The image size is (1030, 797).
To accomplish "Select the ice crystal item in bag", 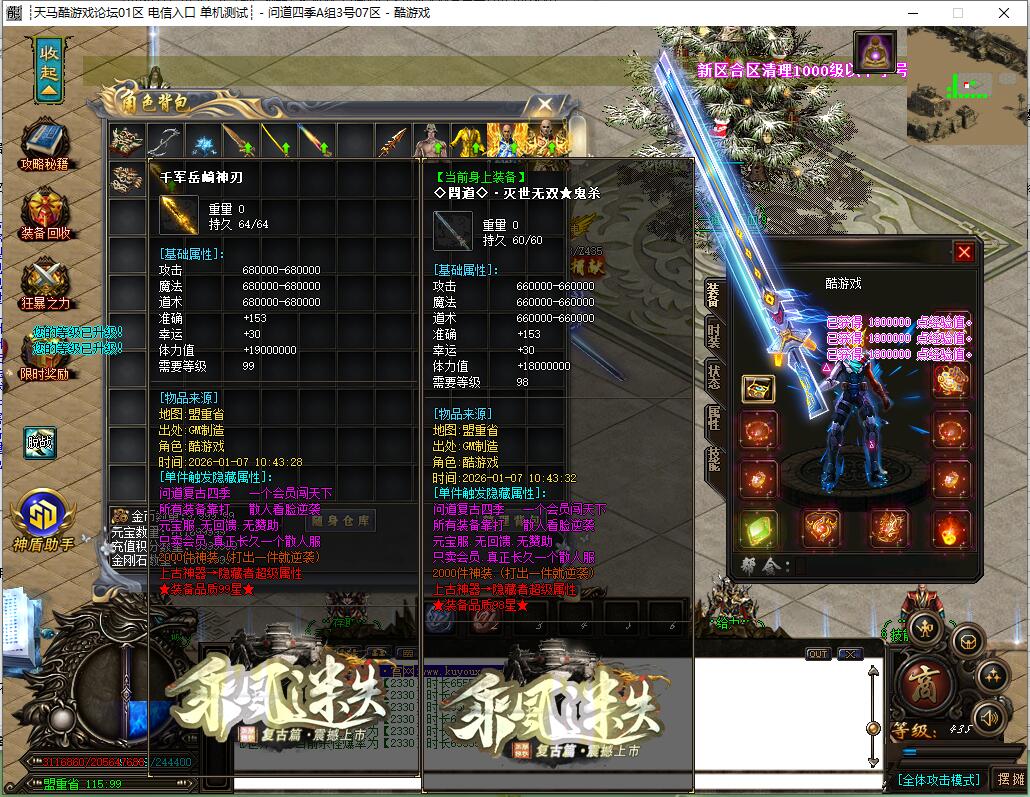I will pos(205,141).
